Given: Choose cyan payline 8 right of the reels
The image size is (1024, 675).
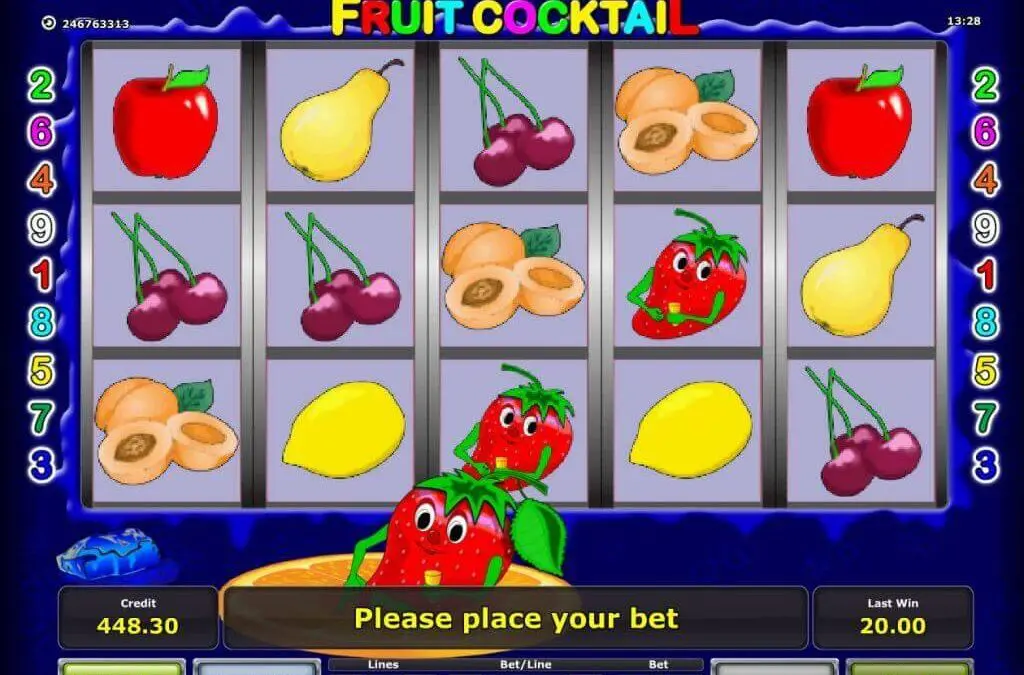Looking at the screenshot, I should point(986,322).
